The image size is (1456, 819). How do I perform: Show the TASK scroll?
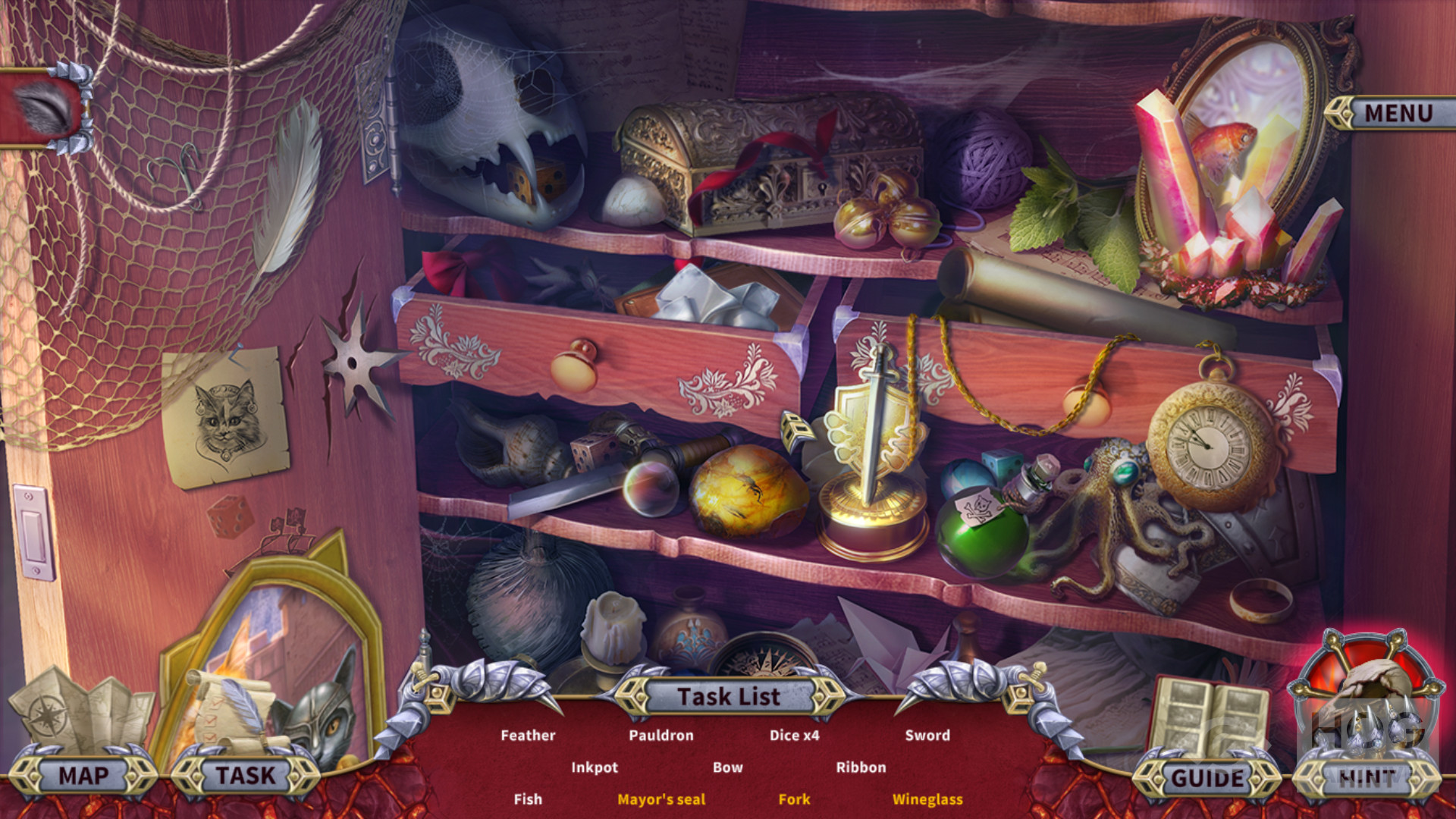pyautogui.click(x=245, y=776)
